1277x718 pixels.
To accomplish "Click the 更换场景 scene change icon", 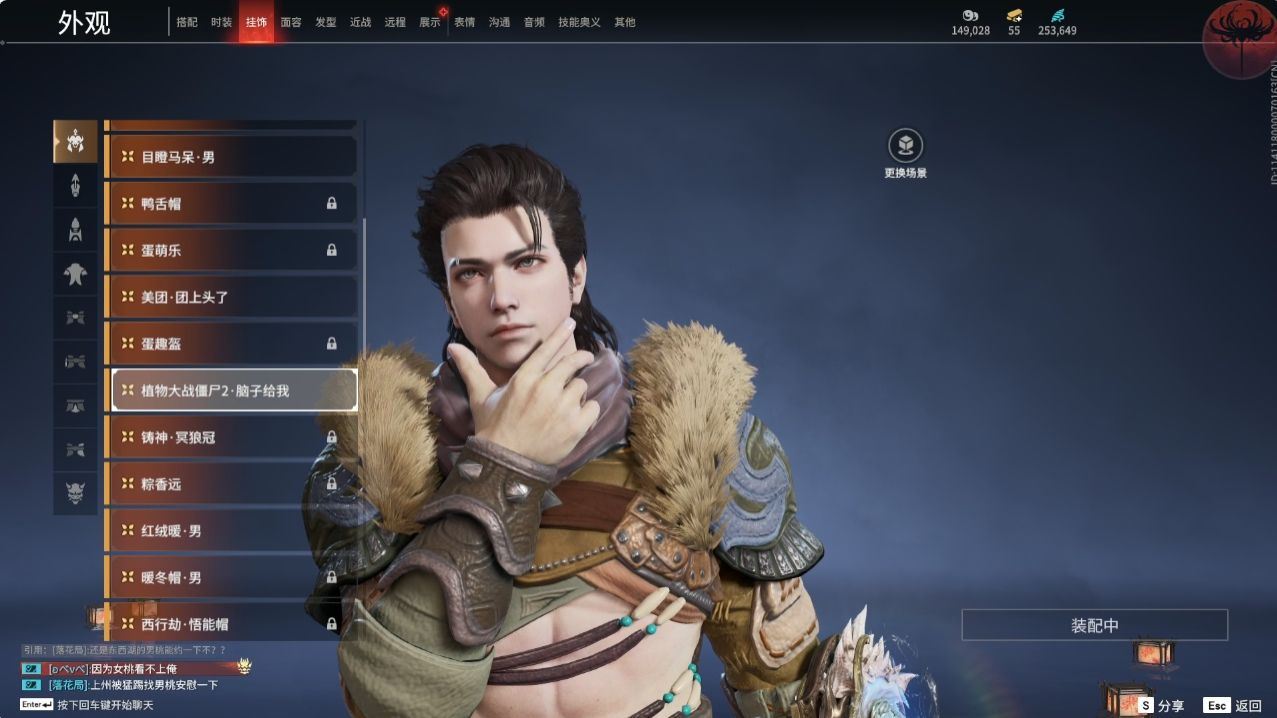I will pyautogui.click(x=905, y=146).
